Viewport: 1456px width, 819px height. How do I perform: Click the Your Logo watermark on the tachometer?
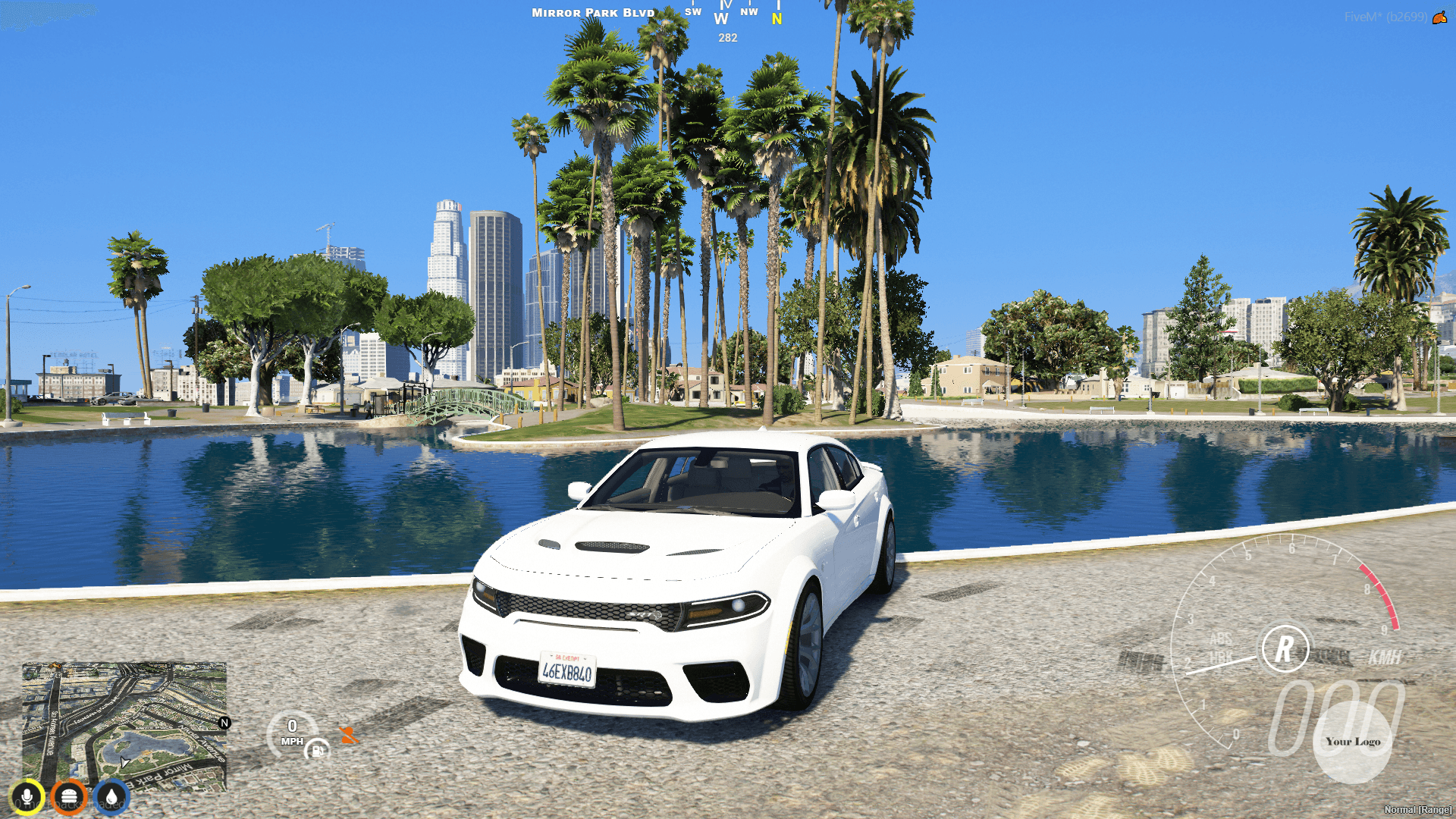pos(1354,742)
